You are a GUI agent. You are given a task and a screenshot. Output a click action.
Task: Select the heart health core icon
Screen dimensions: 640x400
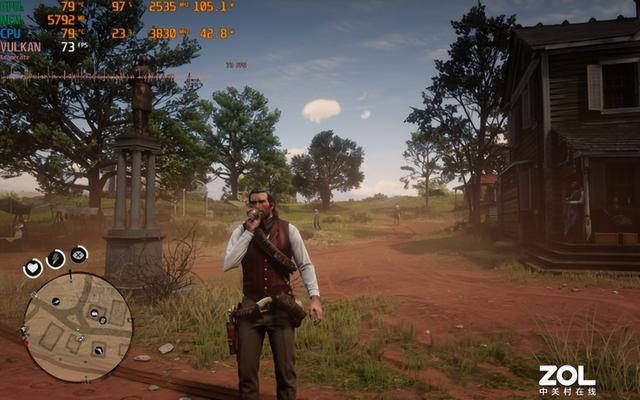coord(33,267)
